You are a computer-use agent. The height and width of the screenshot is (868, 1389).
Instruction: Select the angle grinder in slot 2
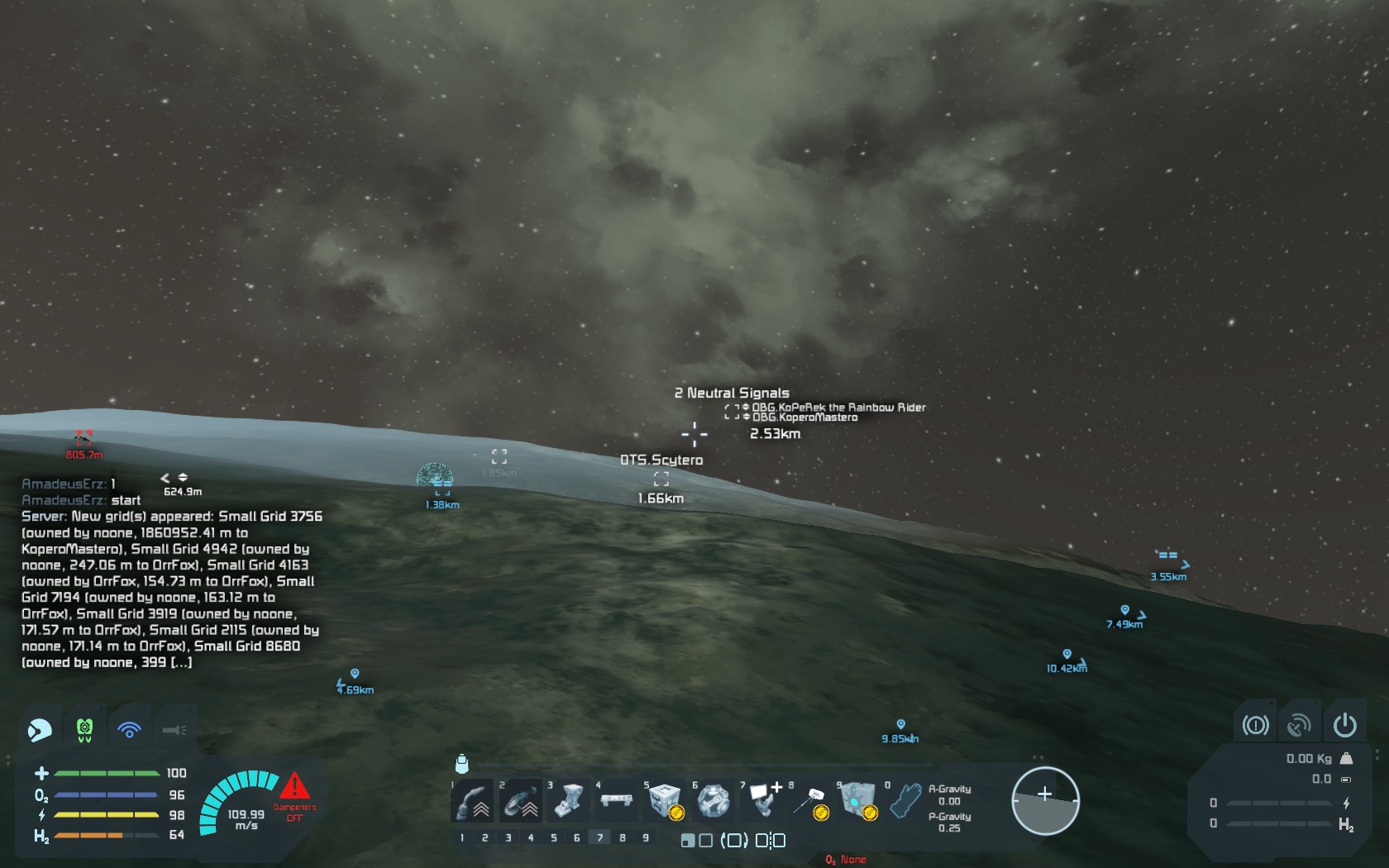521,800
